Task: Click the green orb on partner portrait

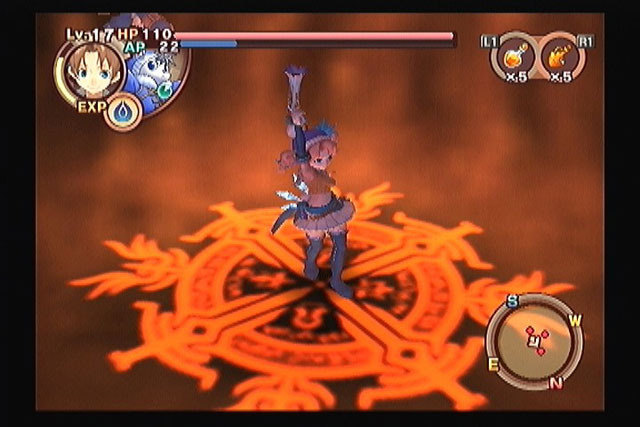Action: pos(165,87)
